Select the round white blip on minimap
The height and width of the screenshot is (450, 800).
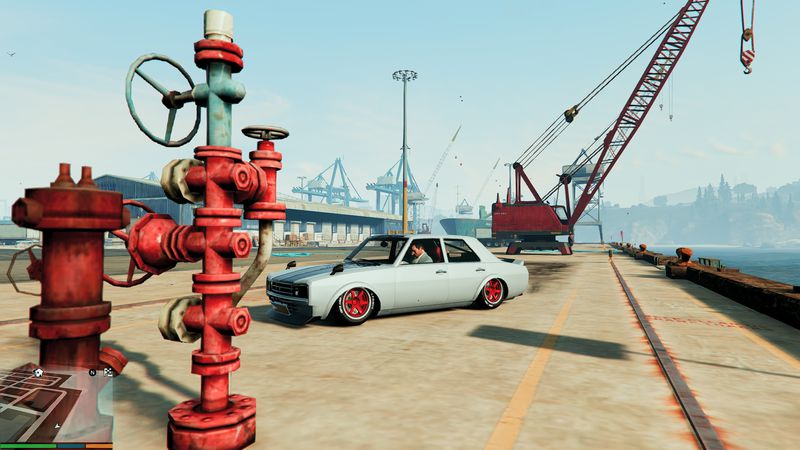coord(38,372)
